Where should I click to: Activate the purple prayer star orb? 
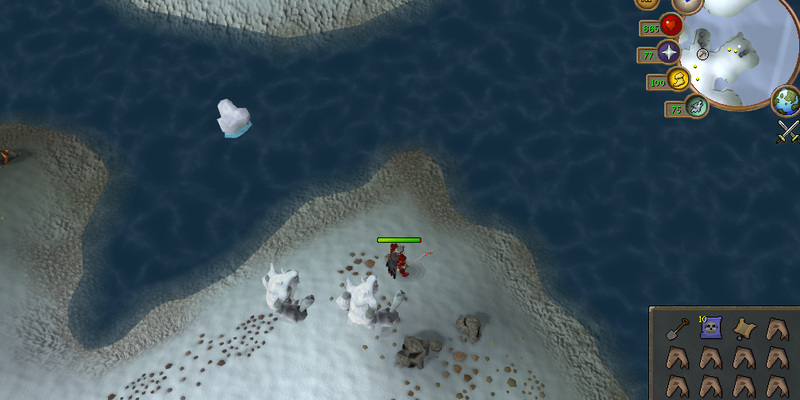tap(670, 53)
